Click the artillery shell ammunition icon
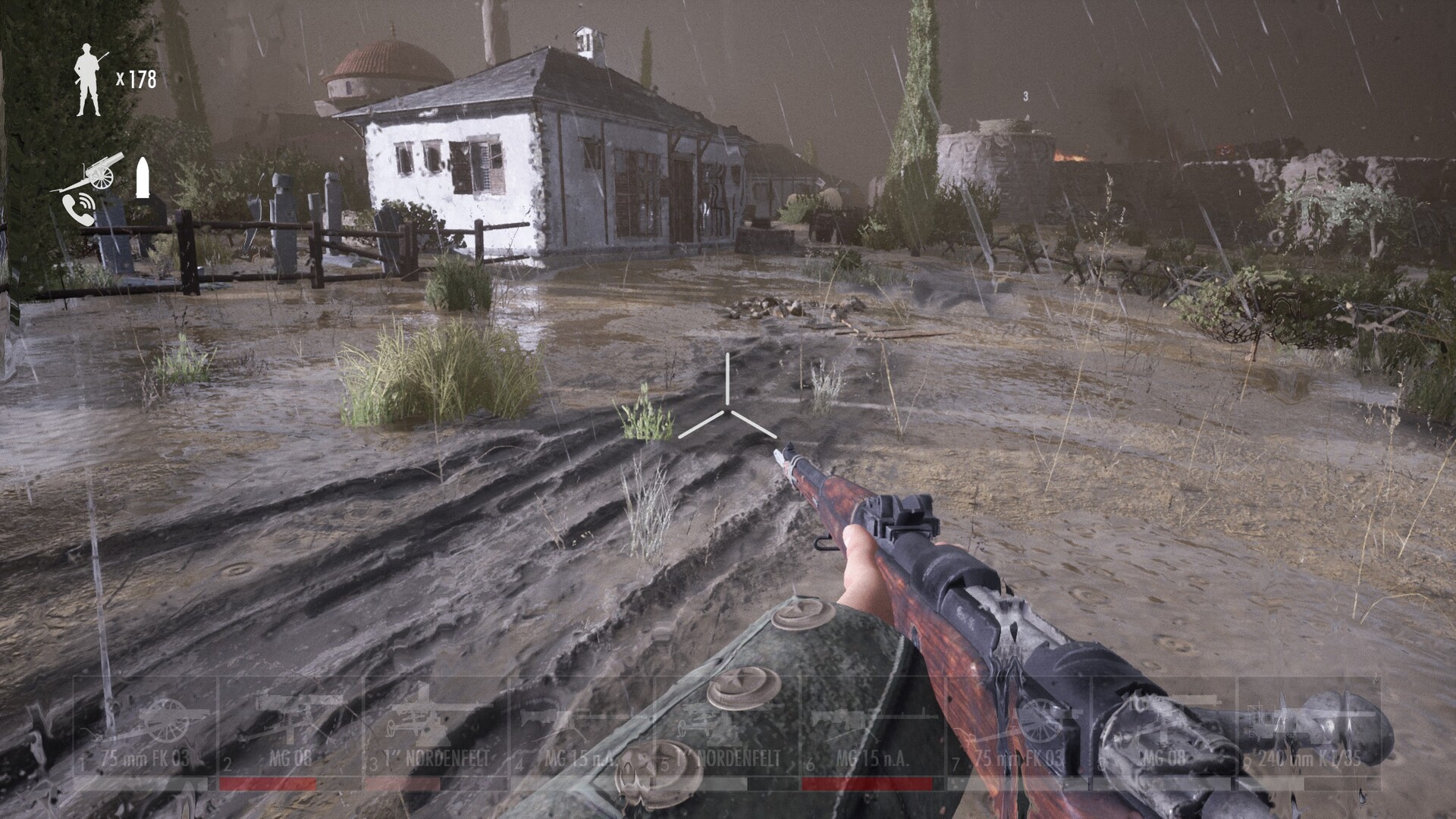Image resolution: width=1456 pixels, height=819 pixels. pyautogui.click(x=144, y=178)
